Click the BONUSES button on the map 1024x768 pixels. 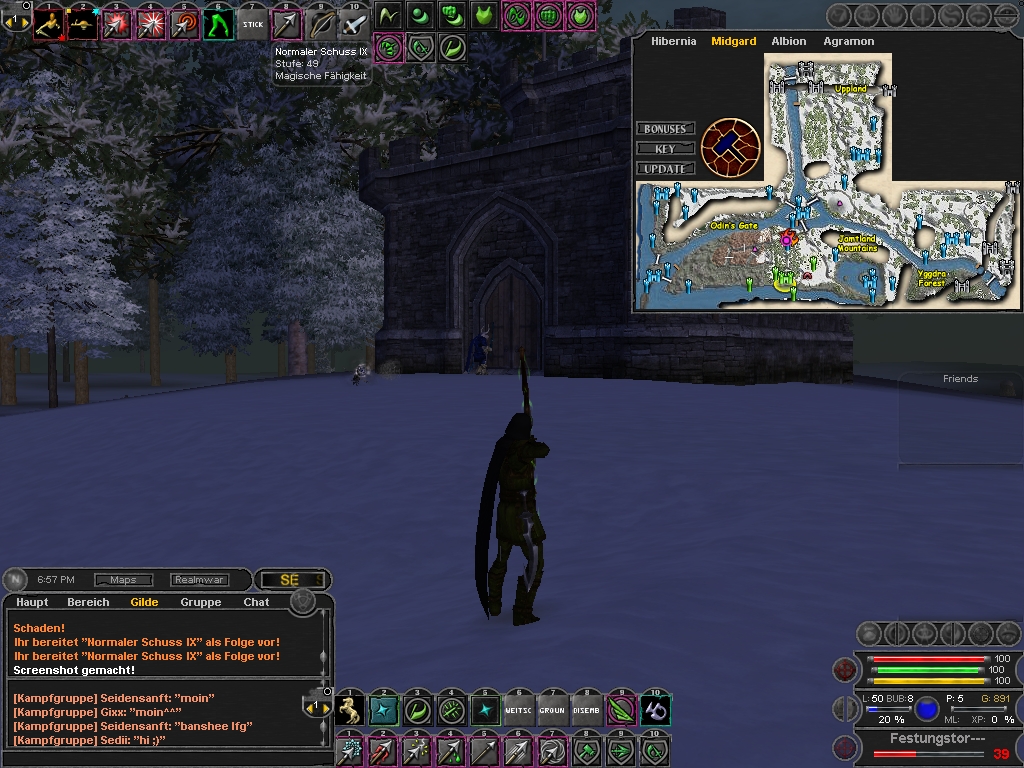(665, 129)
